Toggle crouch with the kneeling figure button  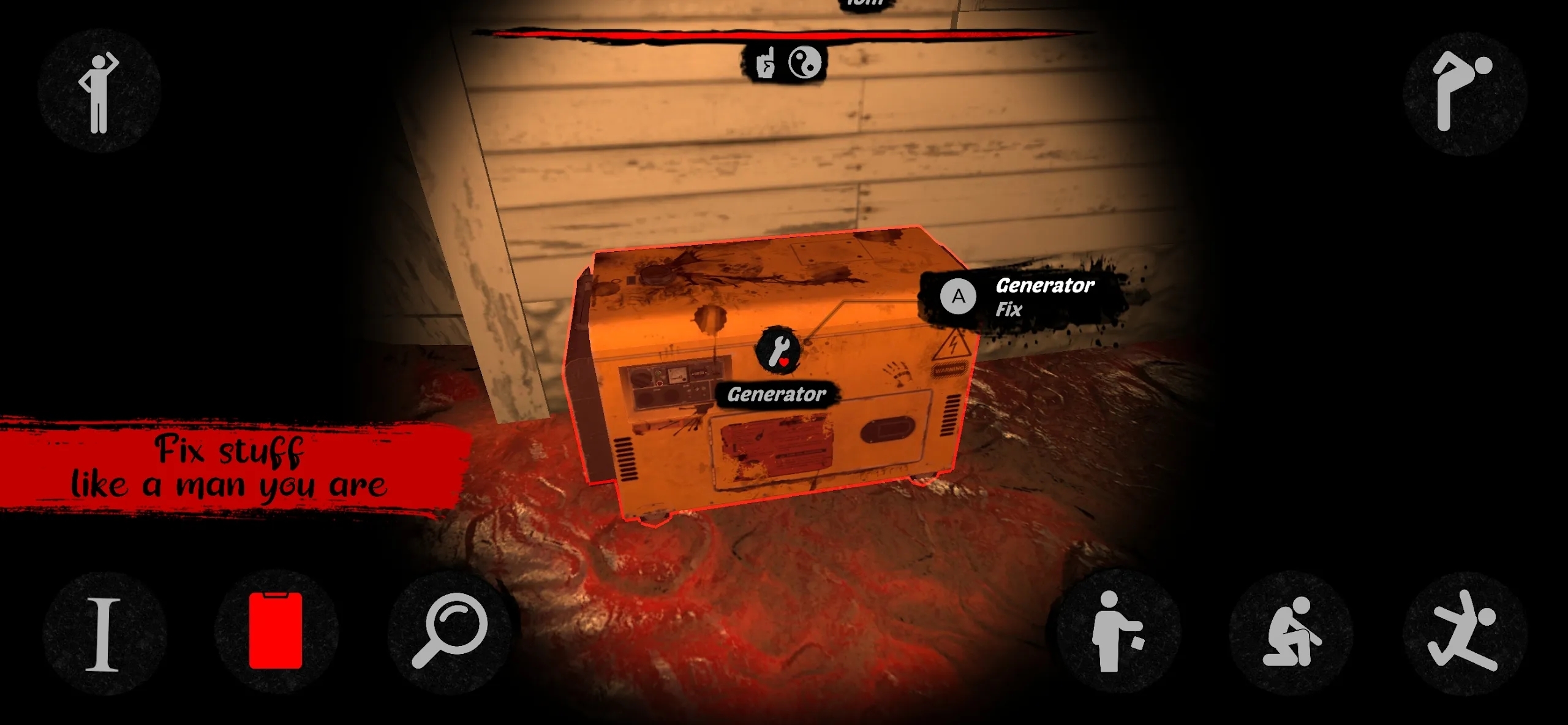[x=1291, y=633]
